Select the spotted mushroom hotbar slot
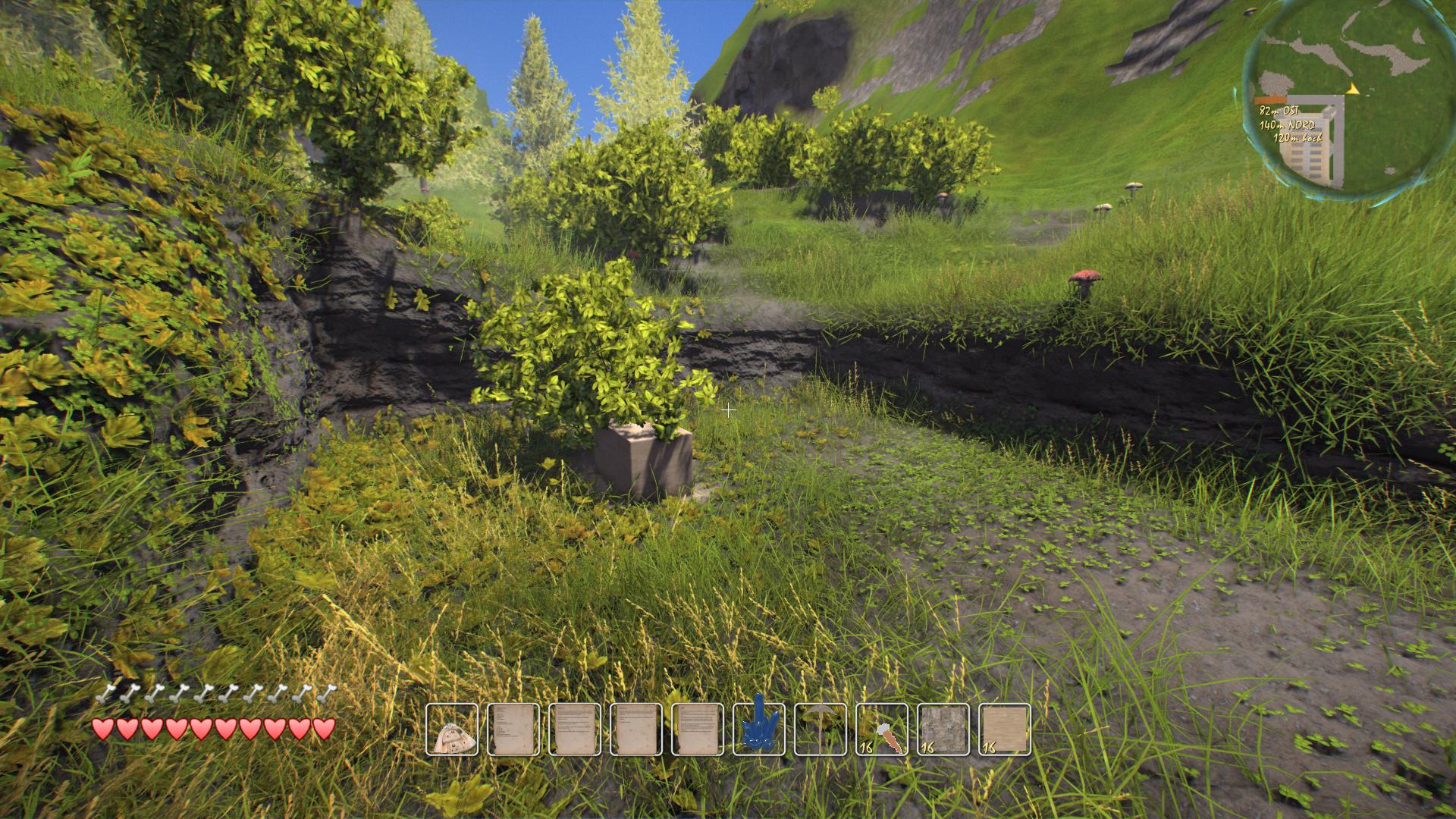 [452, 730]
